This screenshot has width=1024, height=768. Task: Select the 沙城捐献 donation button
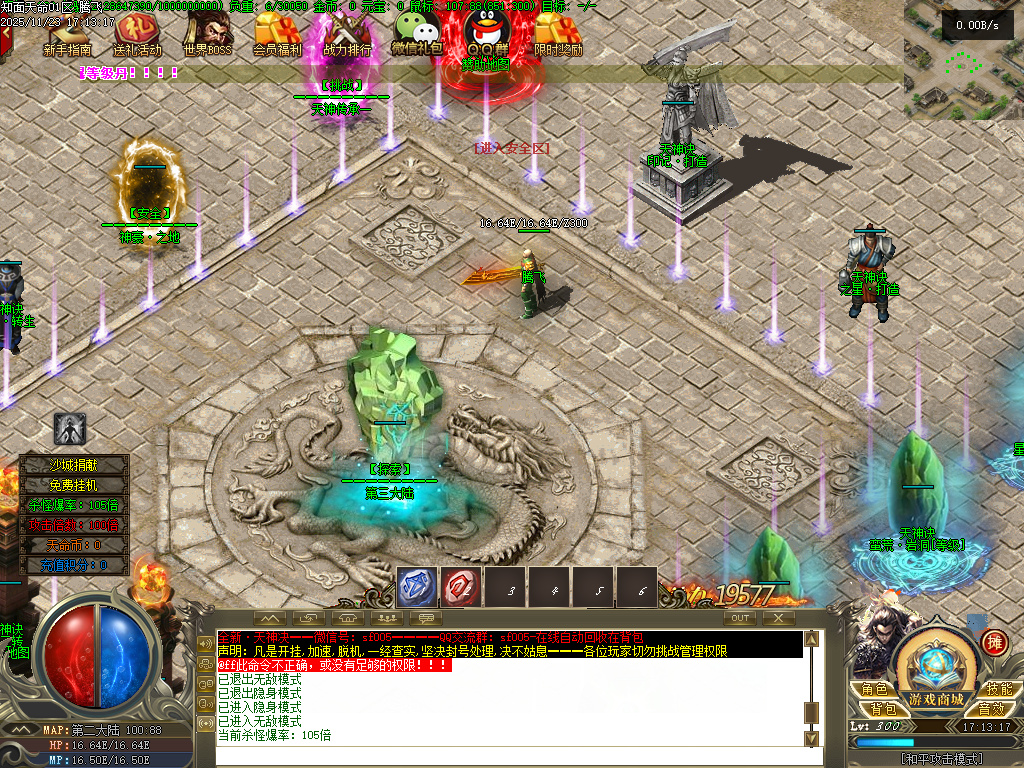pyautogui.click(x=76, y=464)
